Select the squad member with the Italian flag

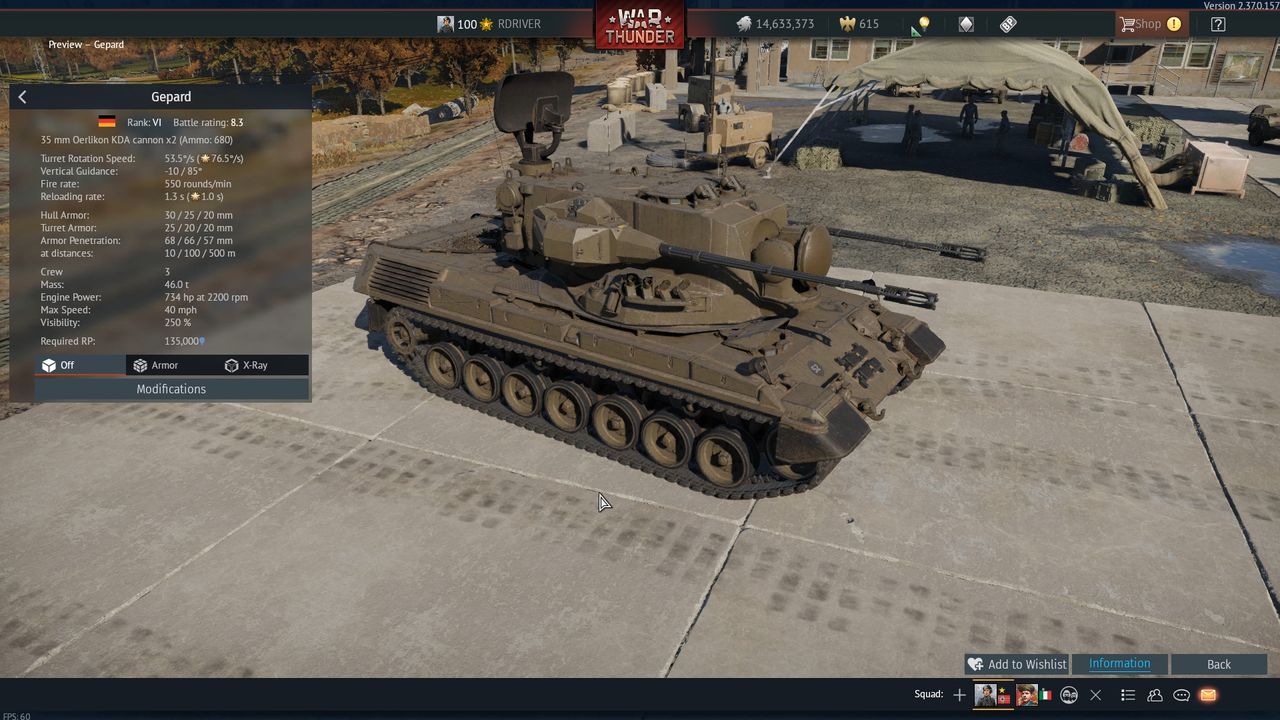1028,695
